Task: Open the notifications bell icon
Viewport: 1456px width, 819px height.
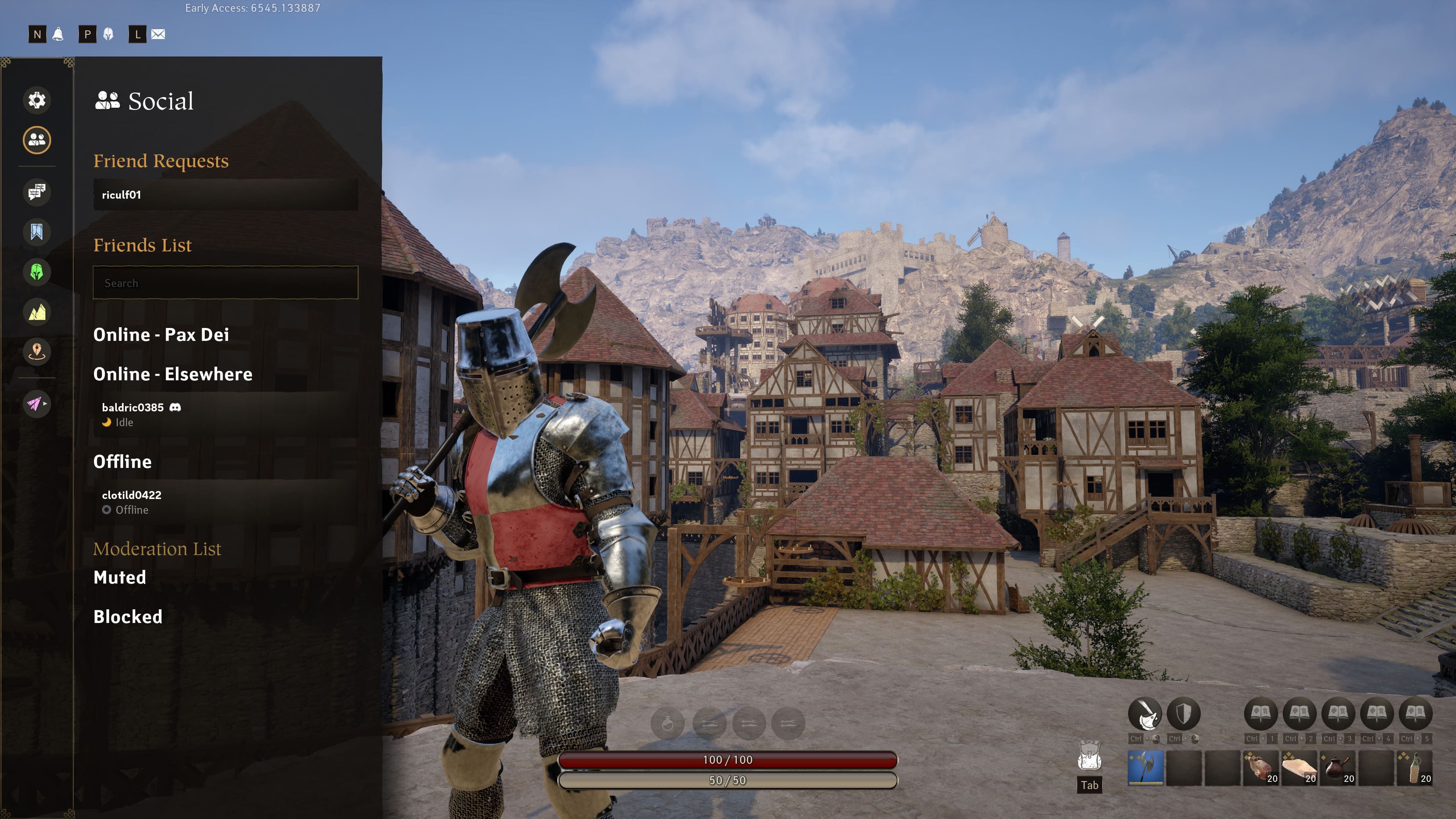Action: click(x=58, y=35)
